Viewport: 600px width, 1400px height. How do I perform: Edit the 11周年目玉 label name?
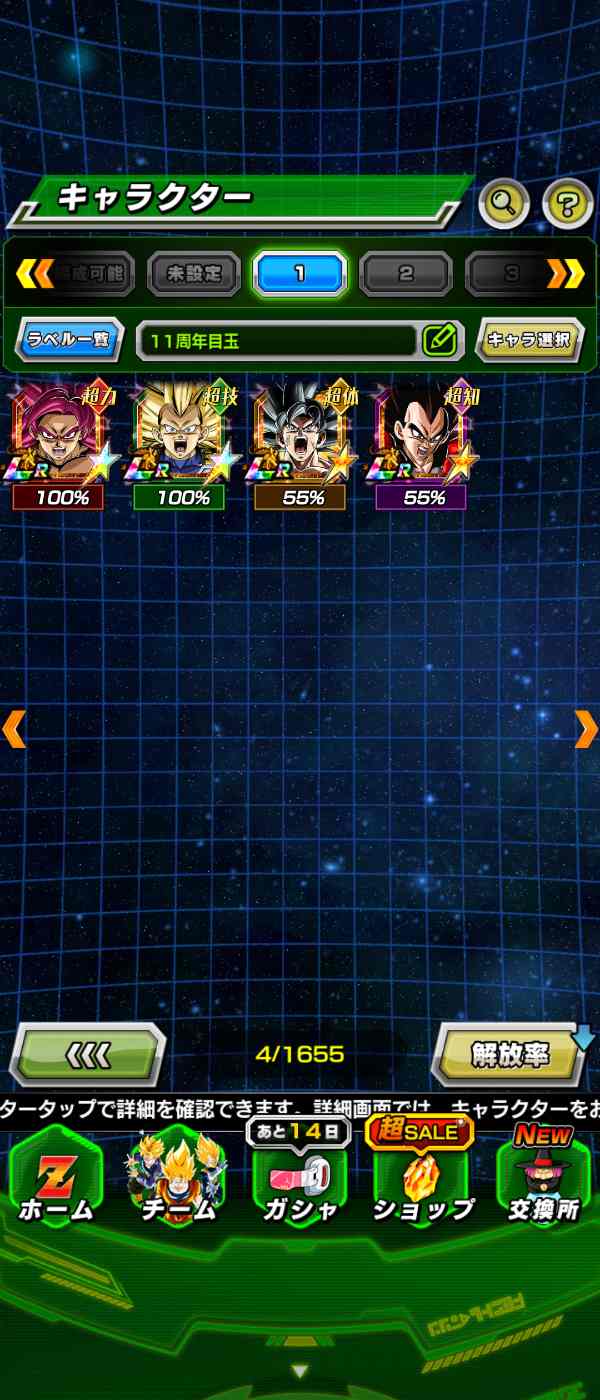[x=439, y=340]
